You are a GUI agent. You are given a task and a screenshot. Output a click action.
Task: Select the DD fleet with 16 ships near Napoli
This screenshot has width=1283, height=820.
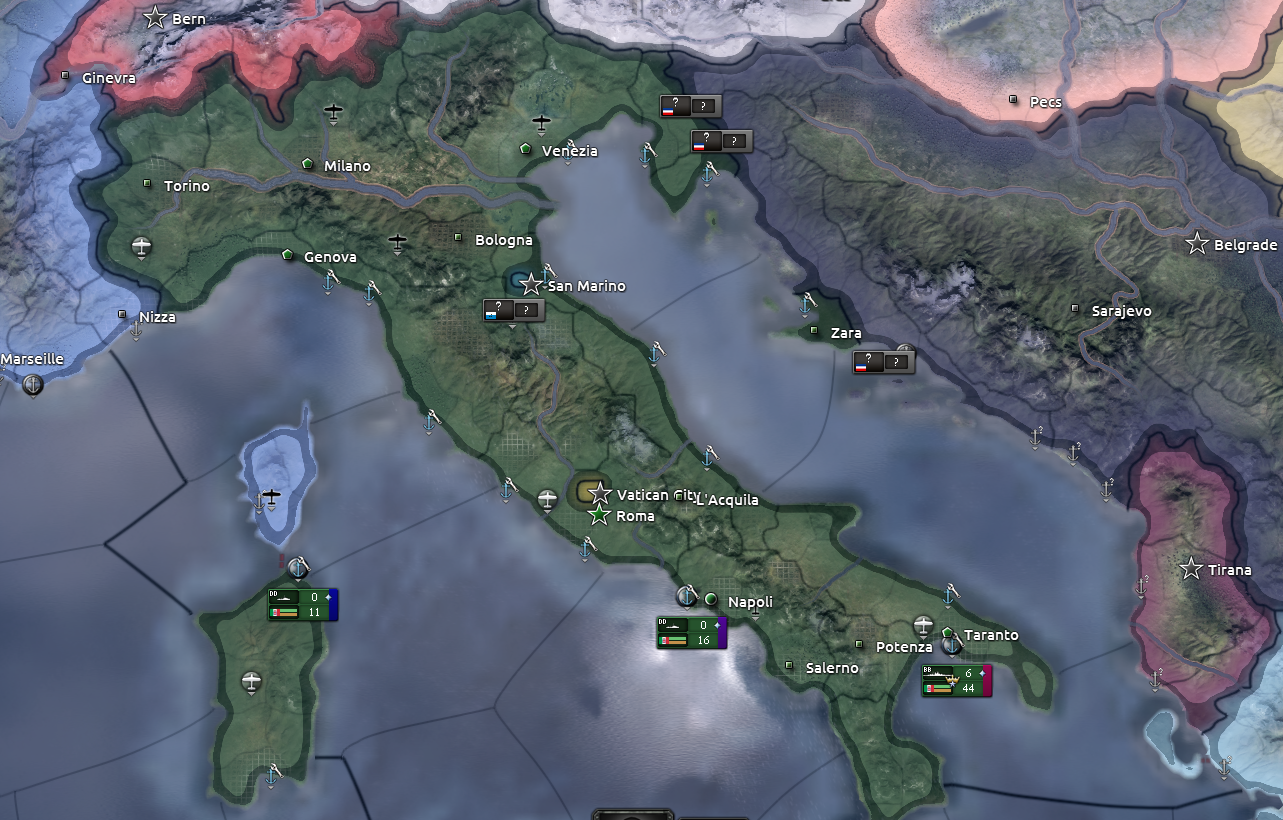pyautogui.click(x=690, y=632)
